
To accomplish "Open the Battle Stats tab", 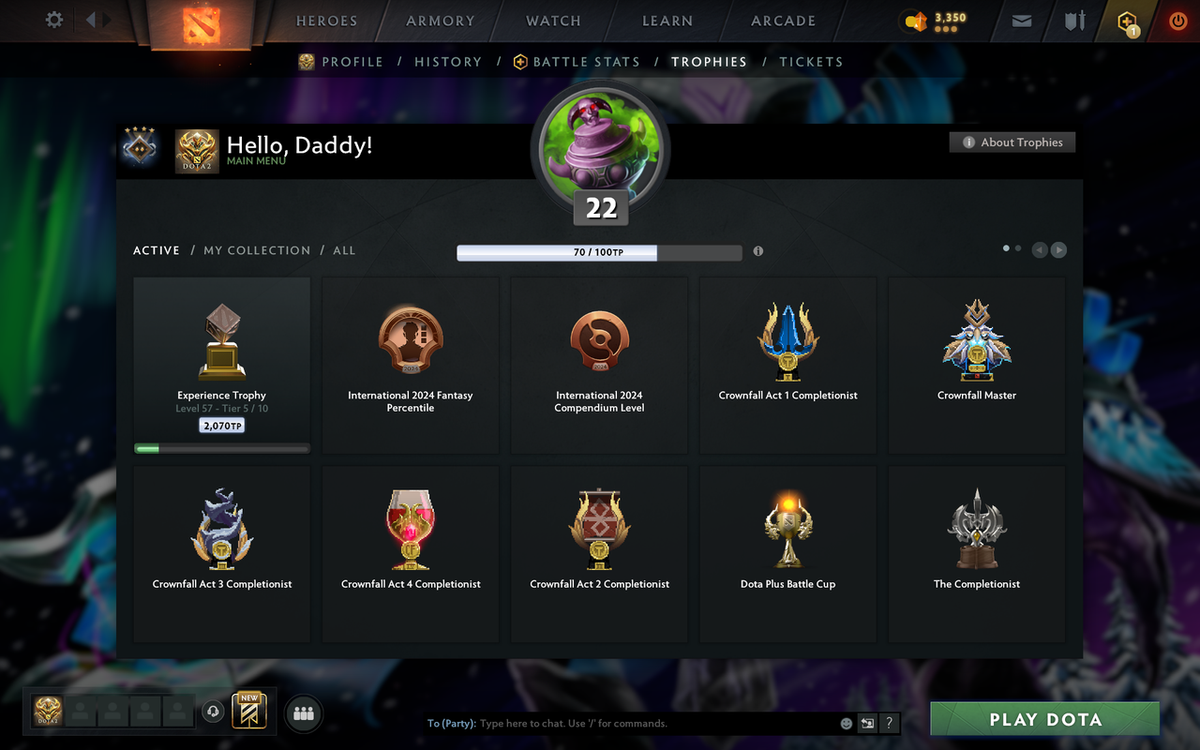I will 586,62.
